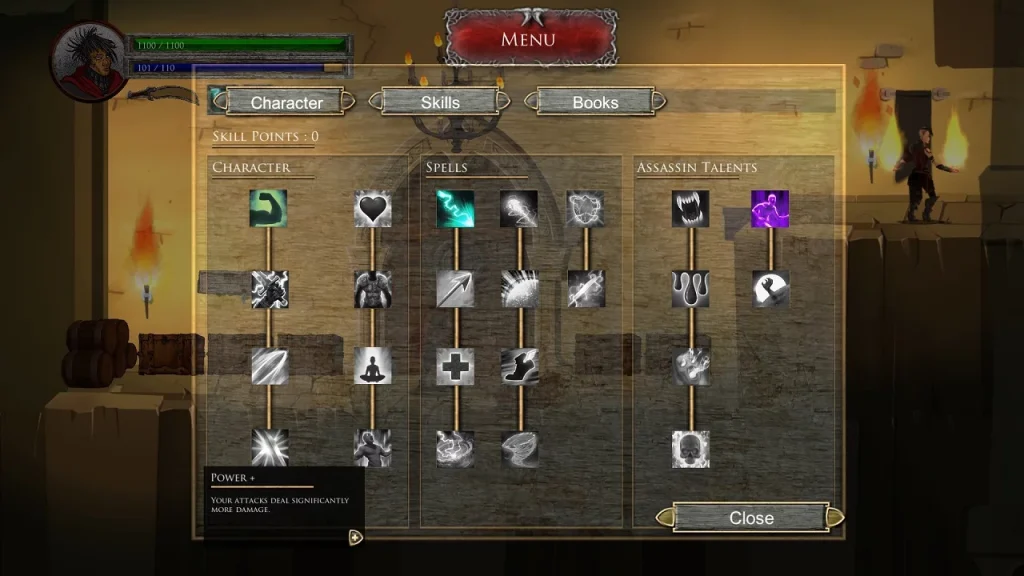Pick the three dripping claws talent
The image size is (1024, 576).
click(690, 289)
